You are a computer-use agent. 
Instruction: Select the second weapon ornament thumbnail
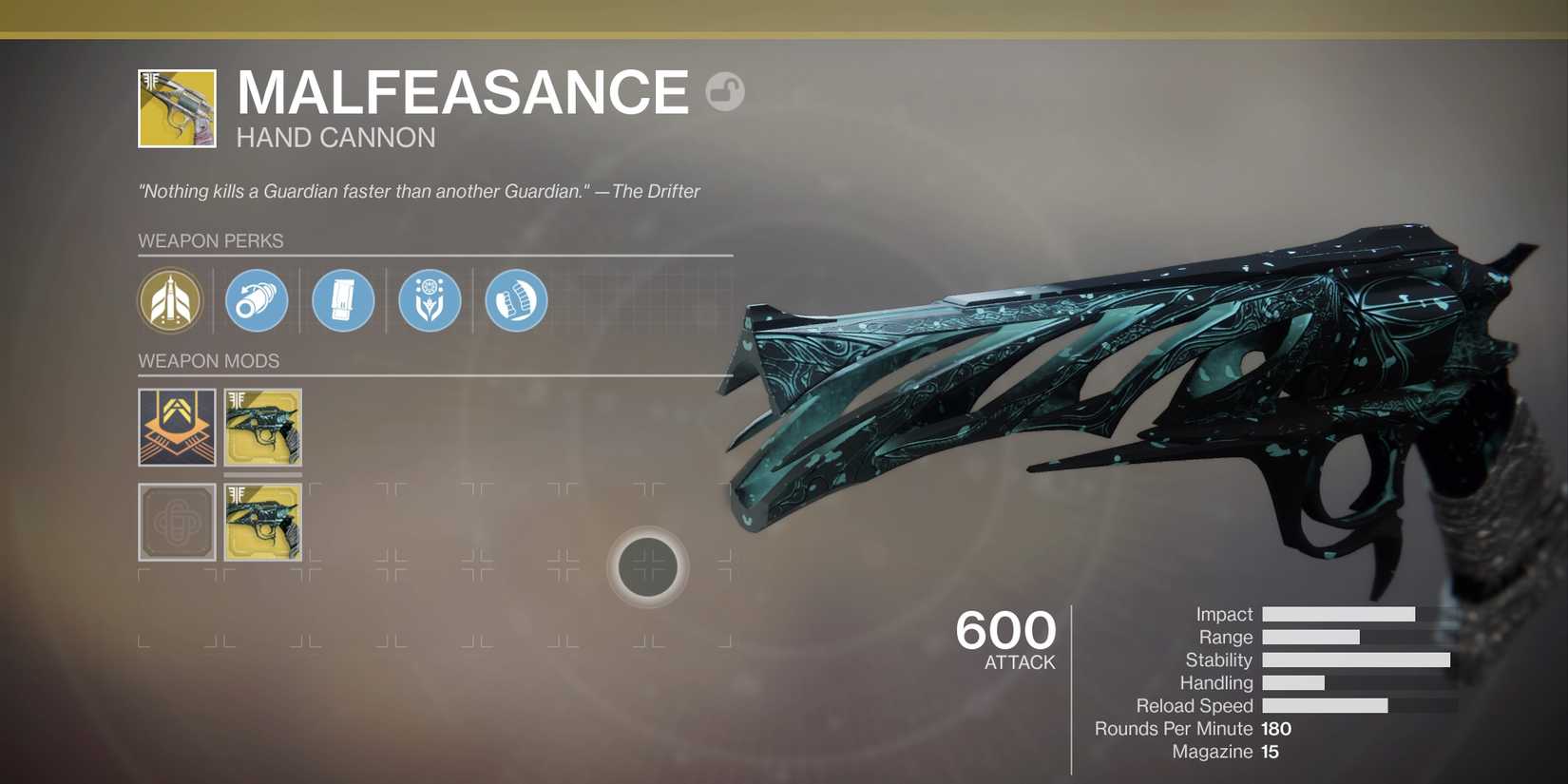[x=262, y=521]
